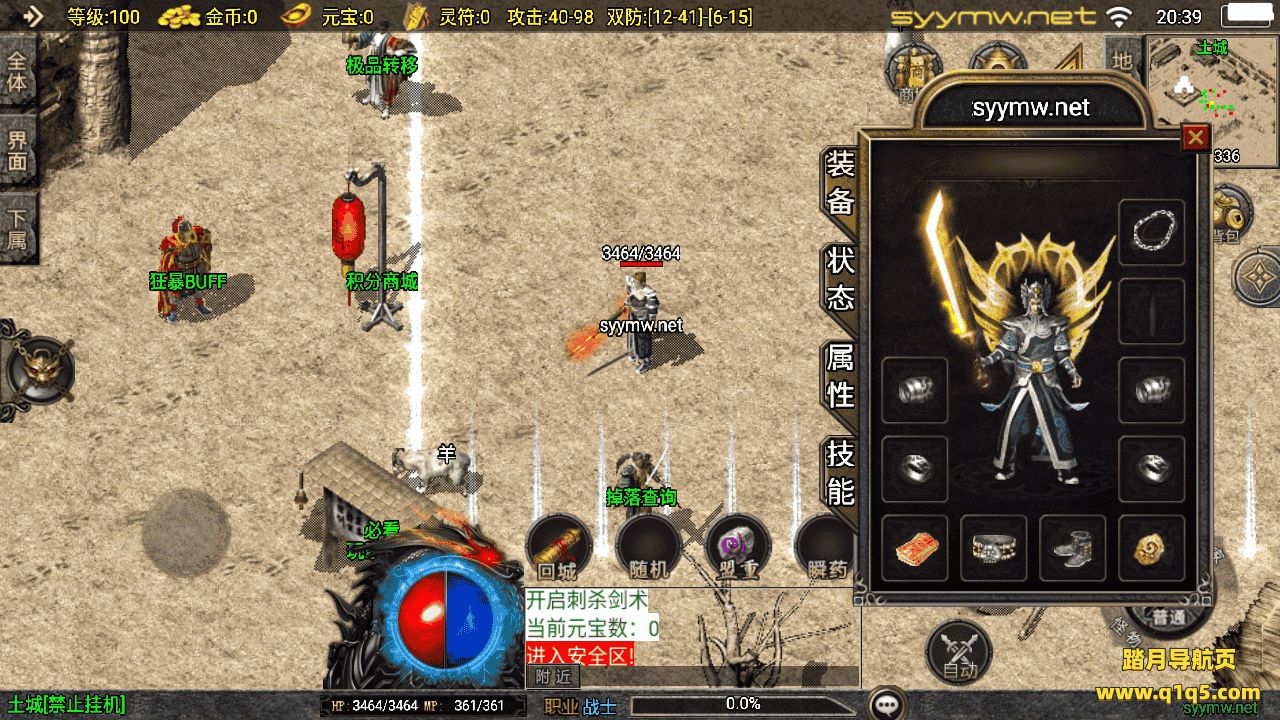Close the character equipment panel
This screenshot has height=720, width=1280.
1195,138
